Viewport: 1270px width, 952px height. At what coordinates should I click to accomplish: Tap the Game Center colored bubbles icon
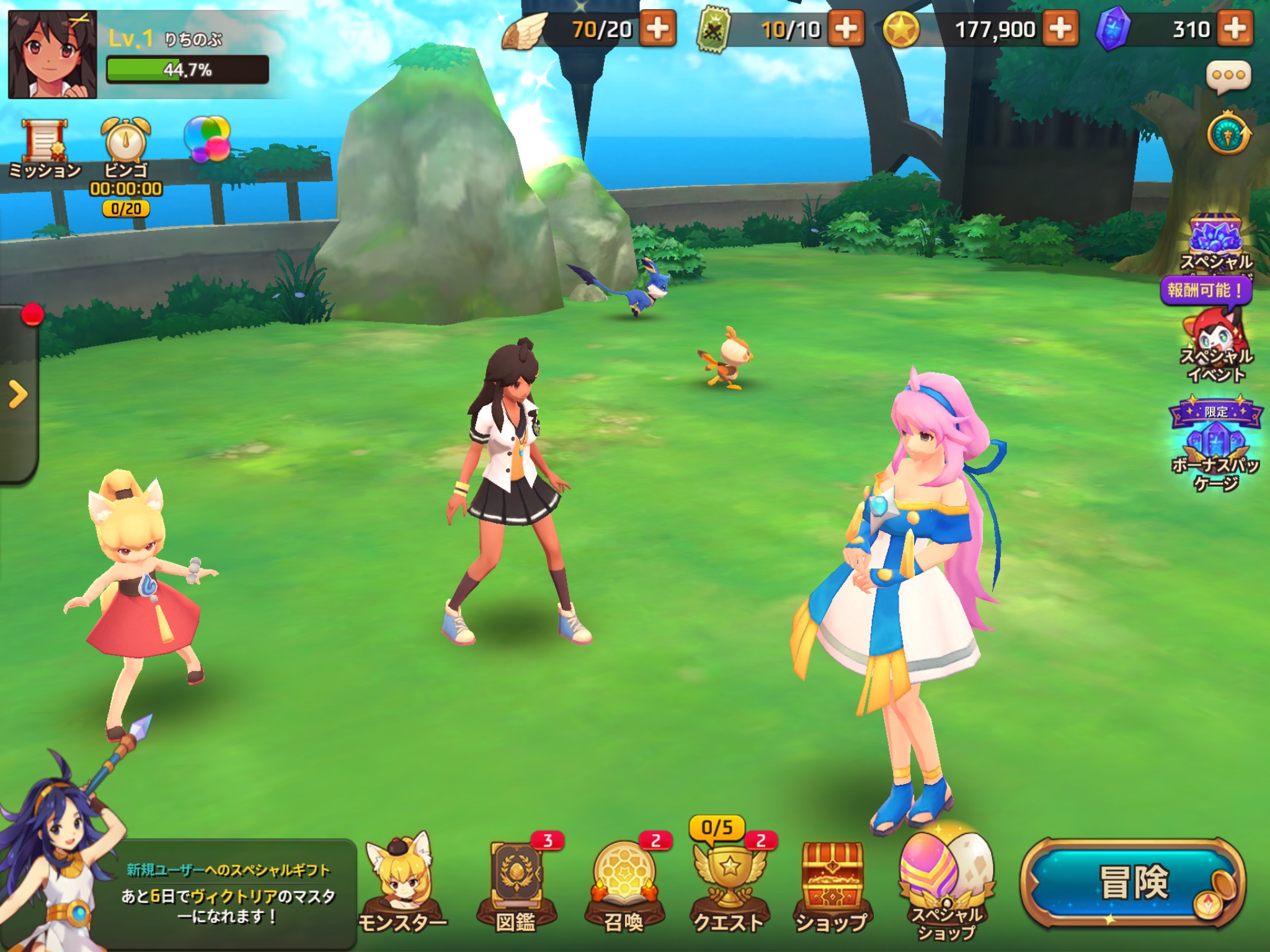tap(207, 139)
